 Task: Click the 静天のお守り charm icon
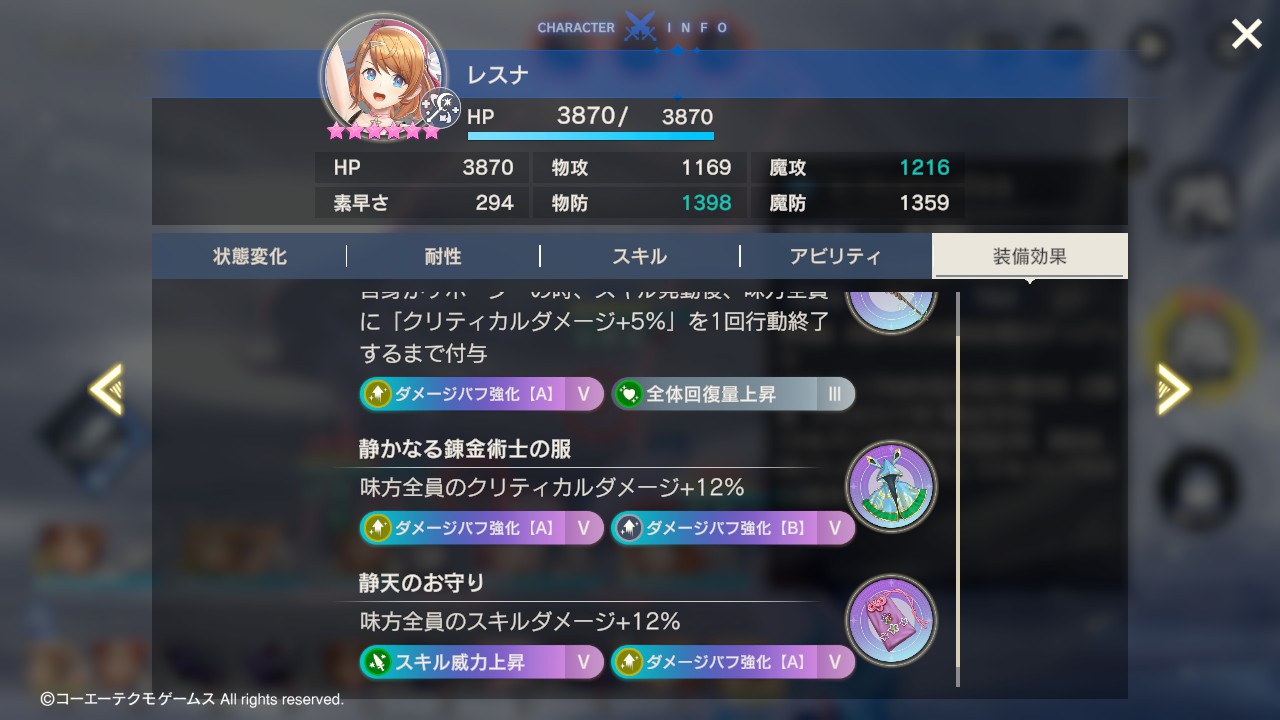[x=891, y=620]
